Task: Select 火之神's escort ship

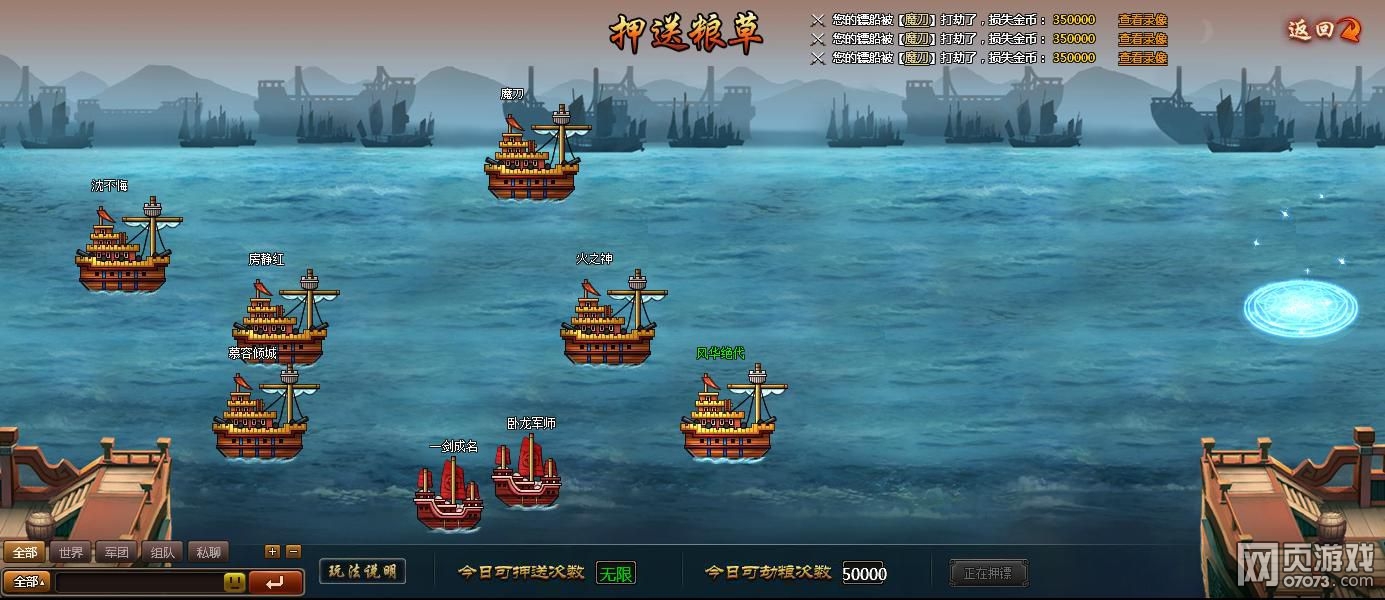Action: [608, 320]
